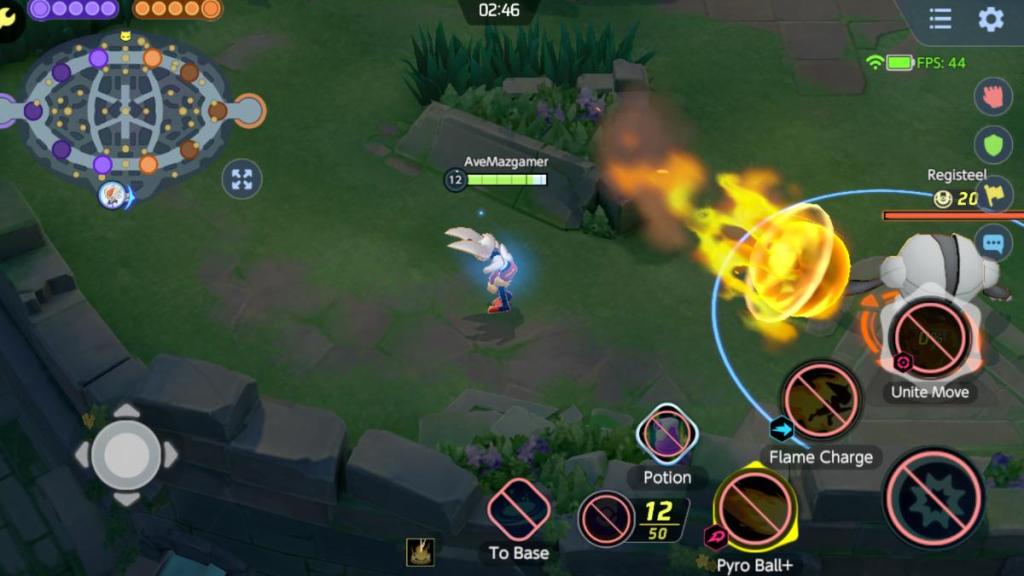
Task: Open the scoreboard list icon
Action: coord(940,19)
